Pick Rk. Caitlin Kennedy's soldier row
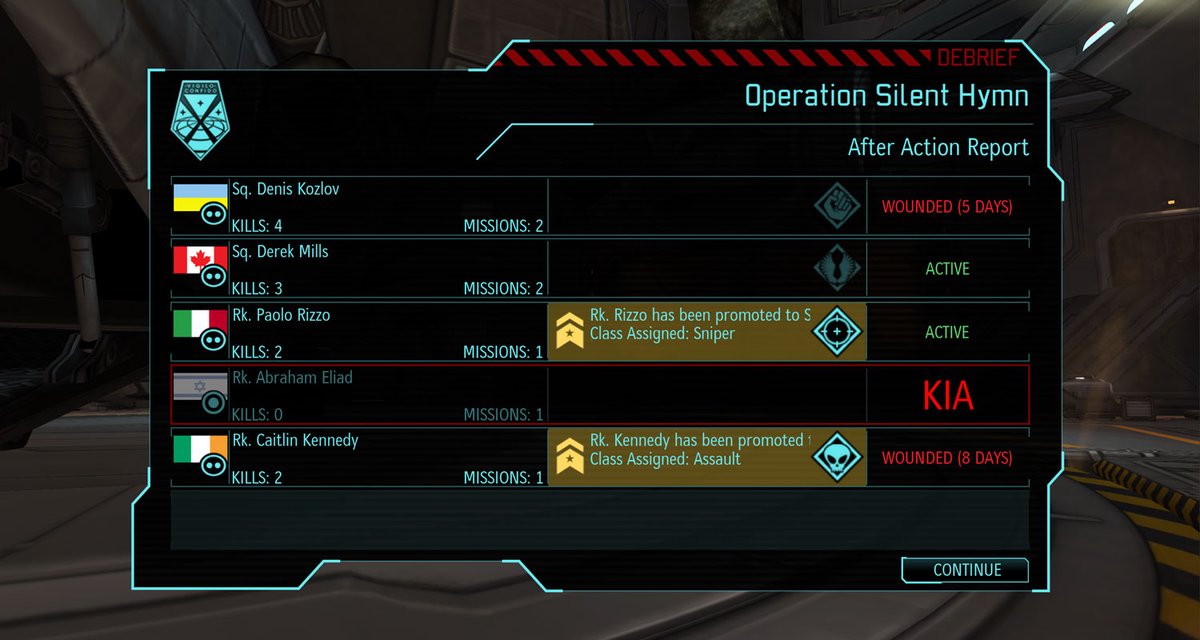The image size is (1200, 640). (x=360, y=458)
